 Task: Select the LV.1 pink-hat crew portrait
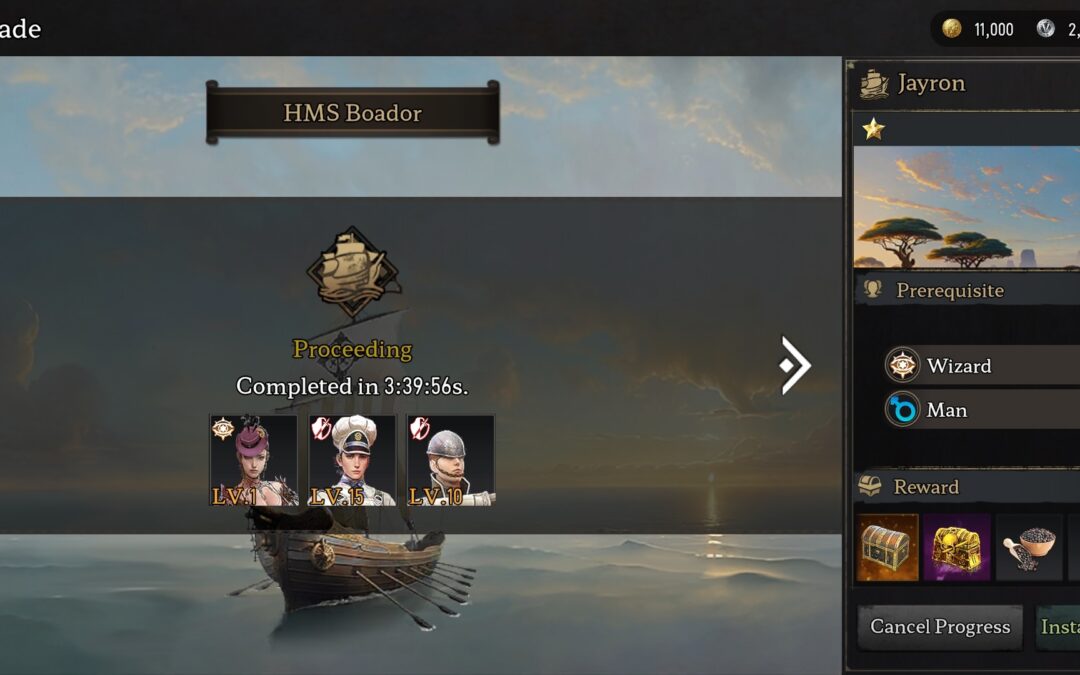click(x=253, y=460)
